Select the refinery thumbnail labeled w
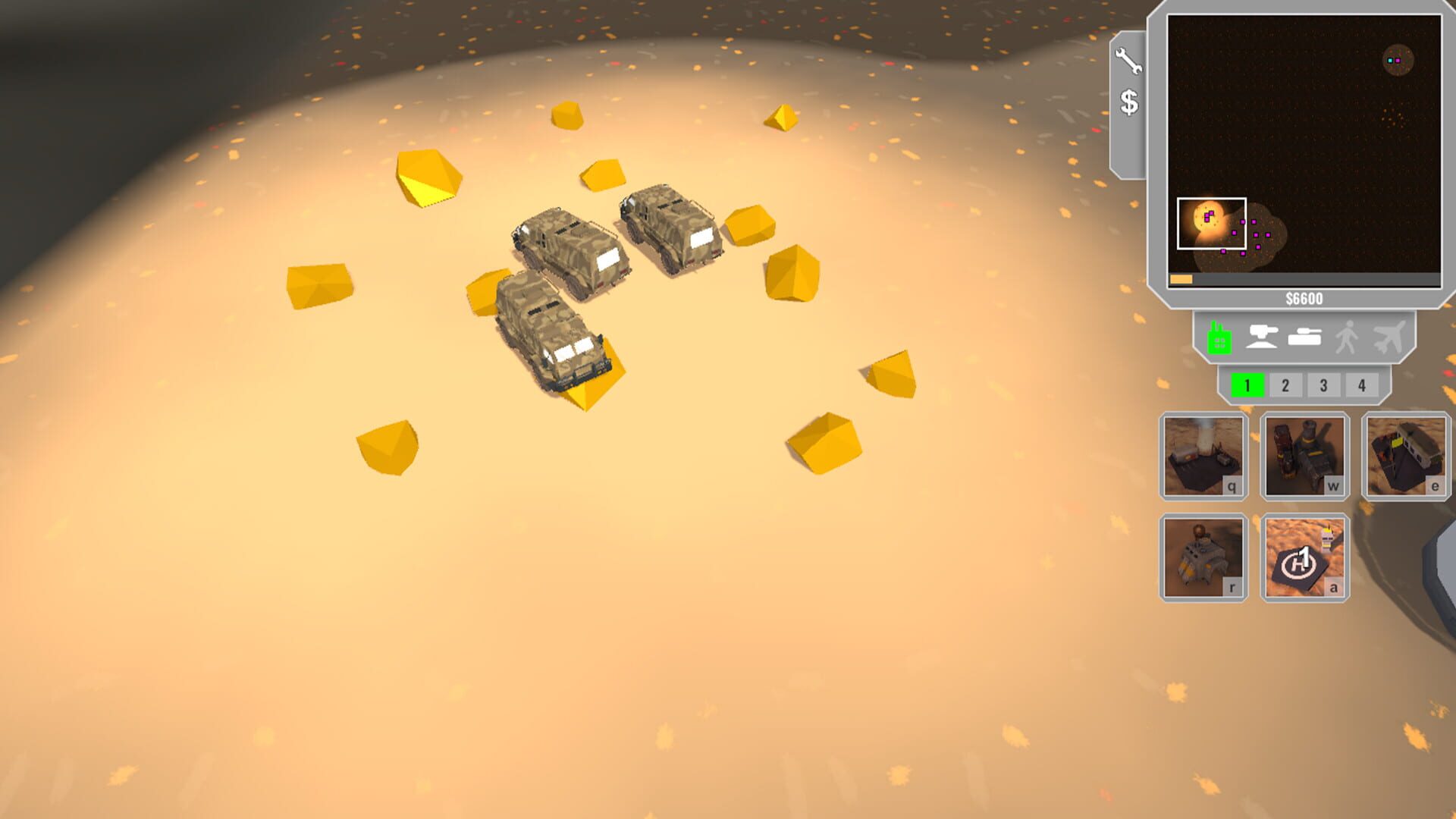Viewport: 1456px width, 819px height. pyautogui.click(x=1306, y=456)
